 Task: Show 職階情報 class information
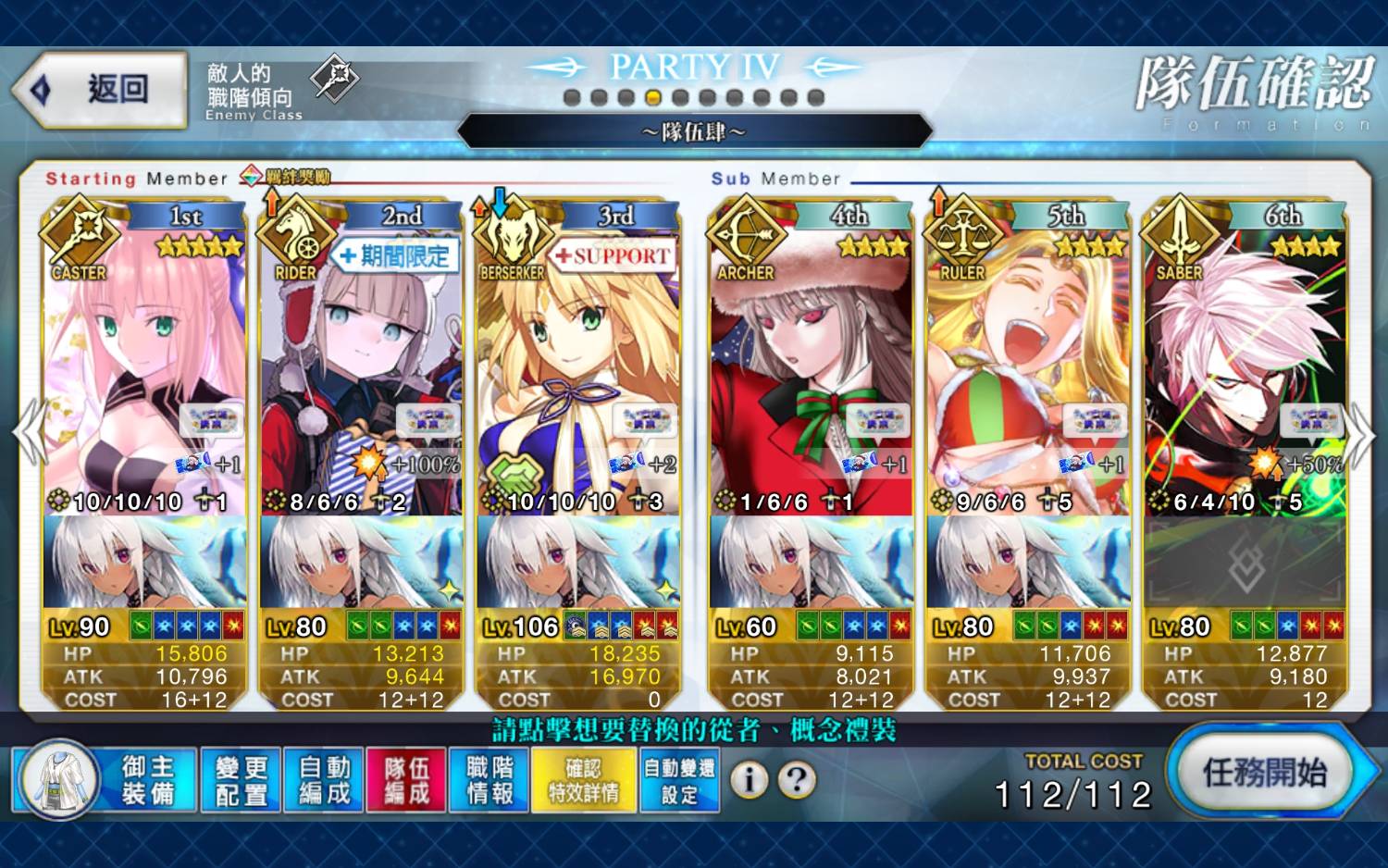(x=489, y=780)
